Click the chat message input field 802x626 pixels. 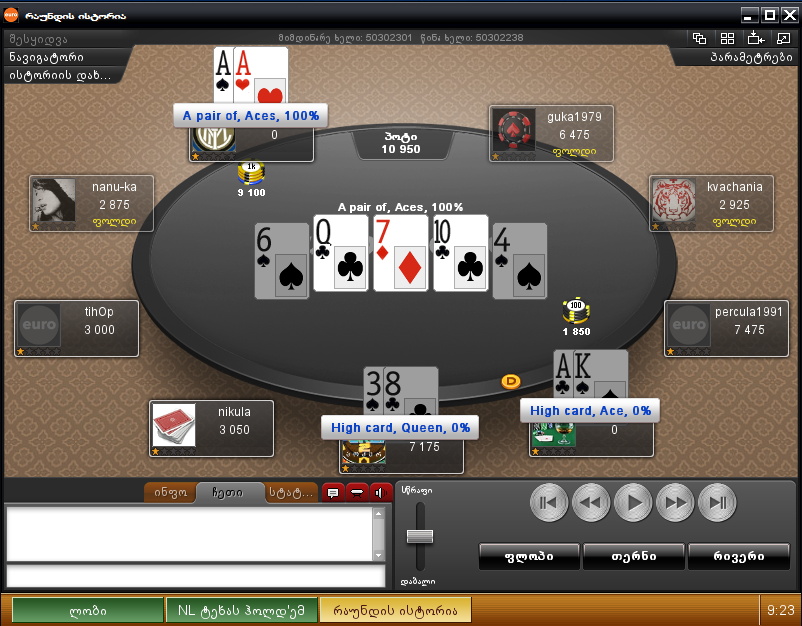(x=195, y=576)
